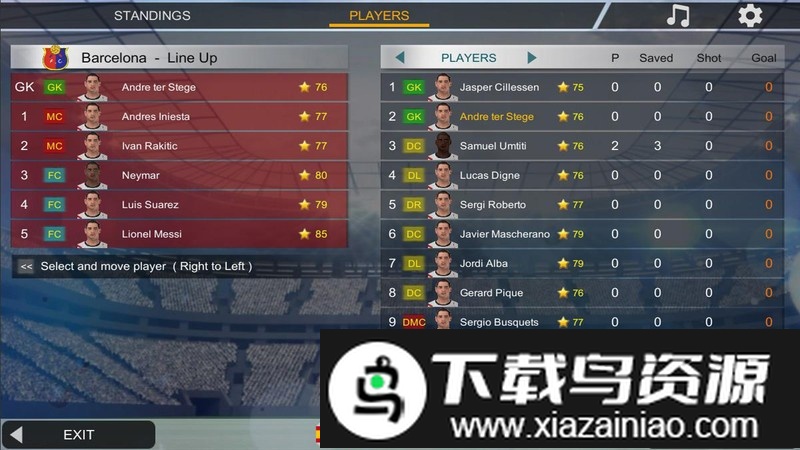Pick Andres Iniesta in the line up
The height and width of the screenshot is (450, 800).
(x=180, y=116)
